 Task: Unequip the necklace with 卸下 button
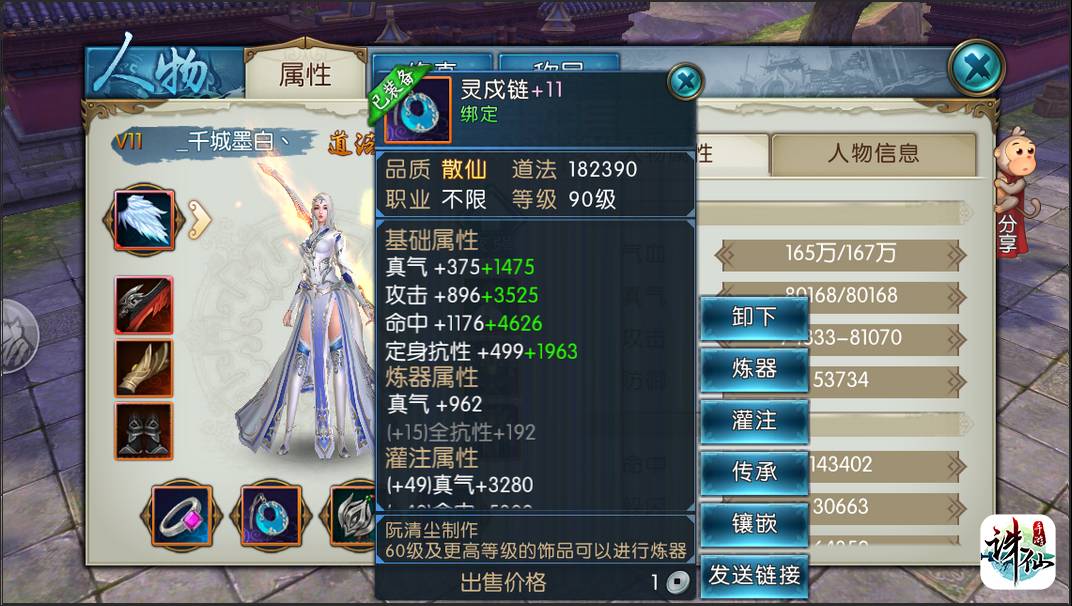[754, 318]
